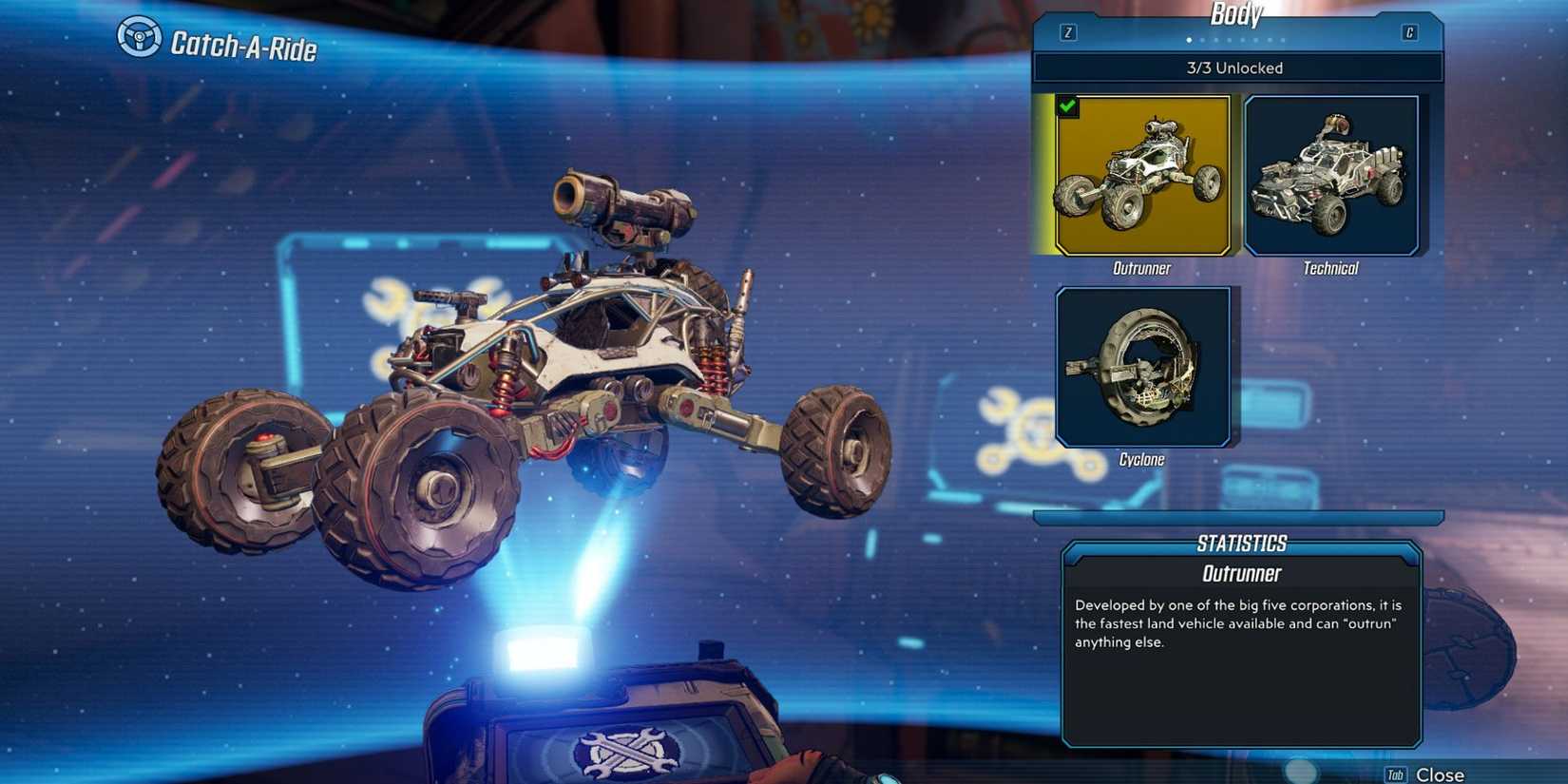Toggle selection of the Outrunner body

(x=1141, y=174)
